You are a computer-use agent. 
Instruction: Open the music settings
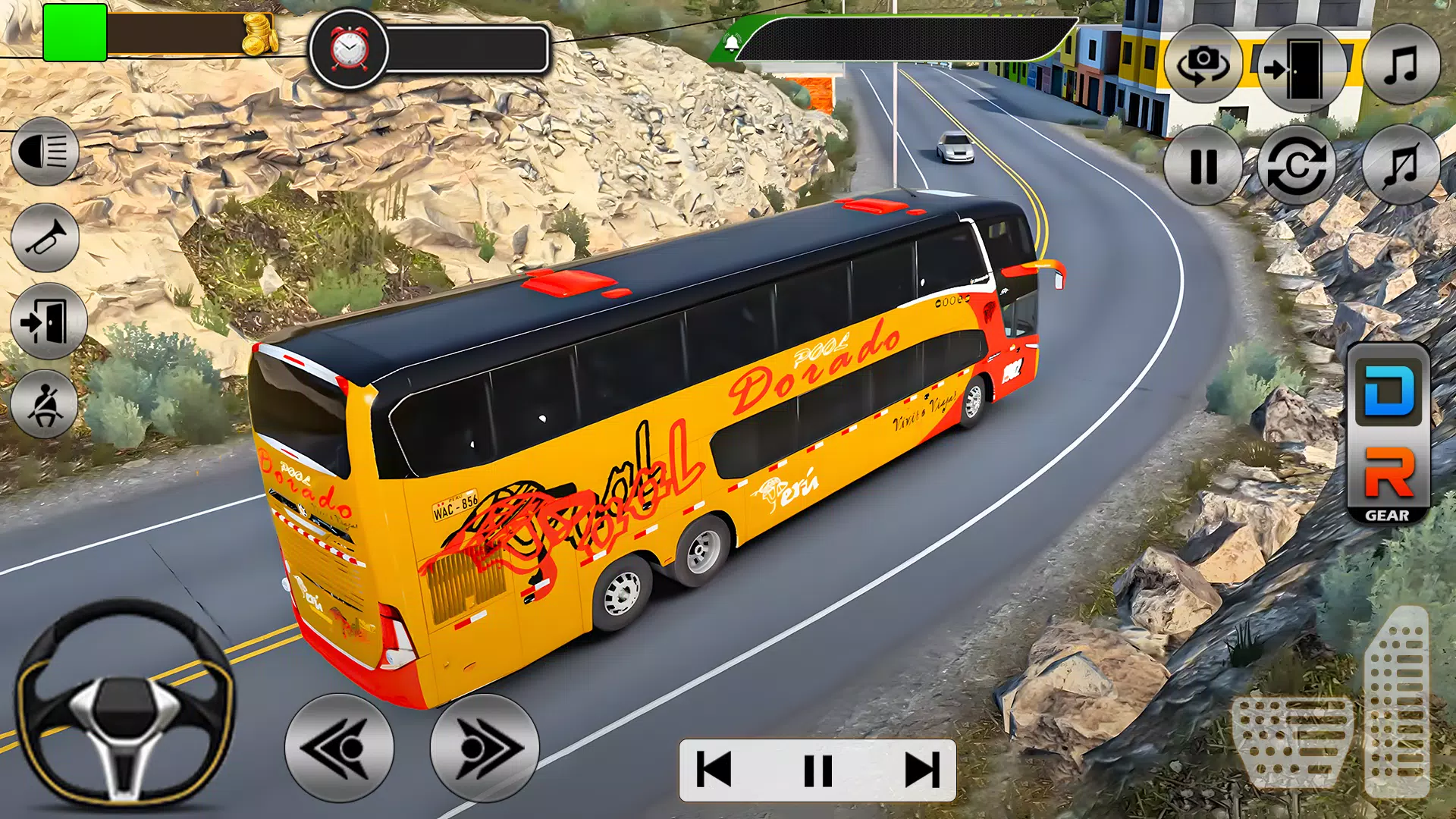pos(1401,64)
